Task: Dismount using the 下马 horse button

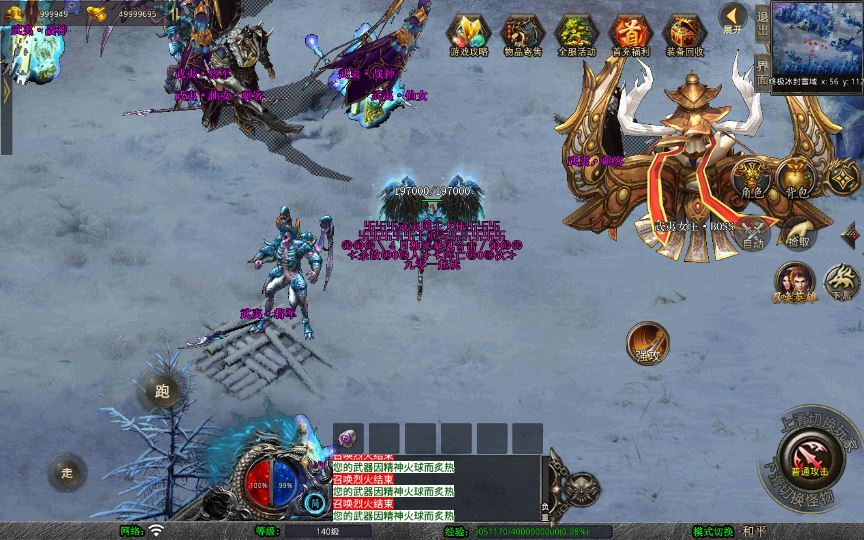Action: [842, 282]
